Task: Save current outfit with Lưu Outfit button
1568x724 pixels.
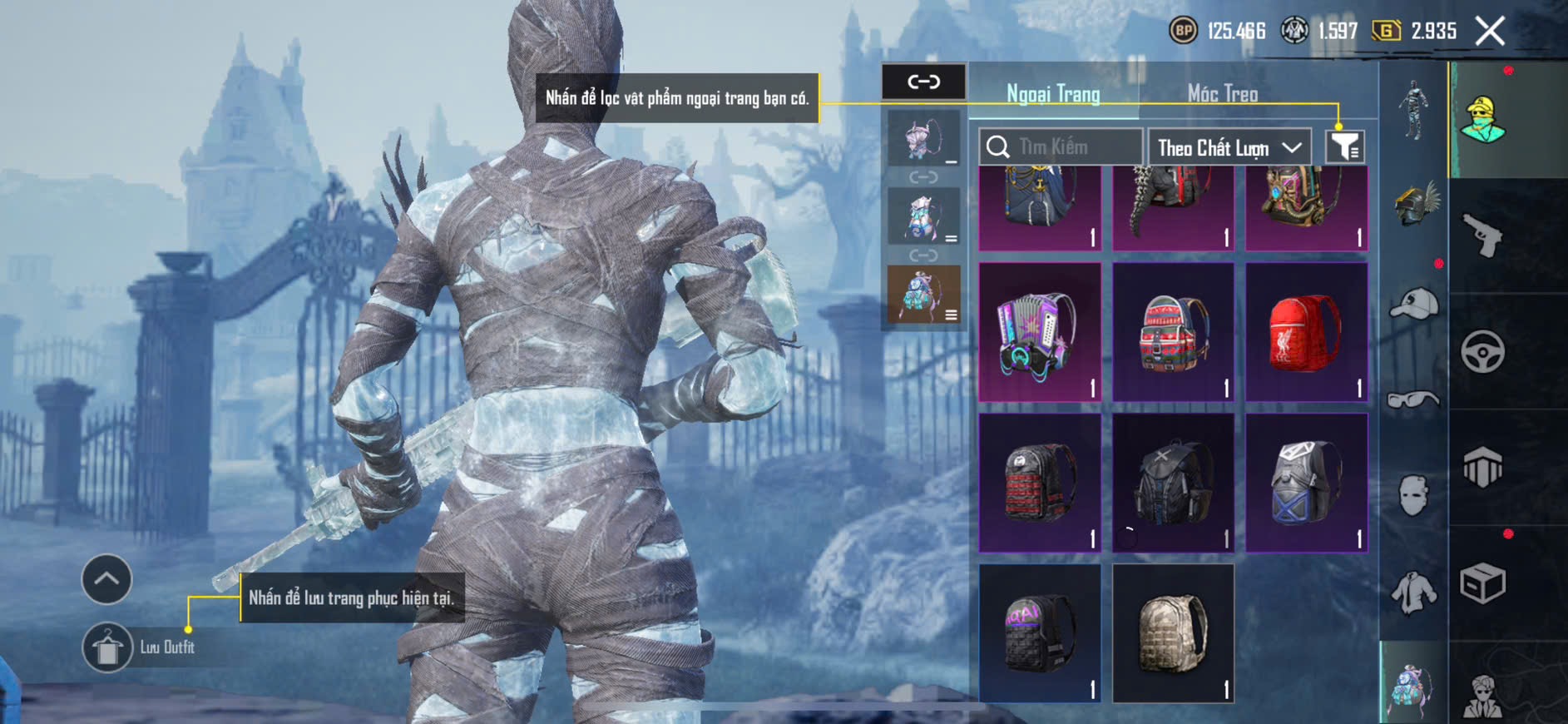Action: pos(108,647)
